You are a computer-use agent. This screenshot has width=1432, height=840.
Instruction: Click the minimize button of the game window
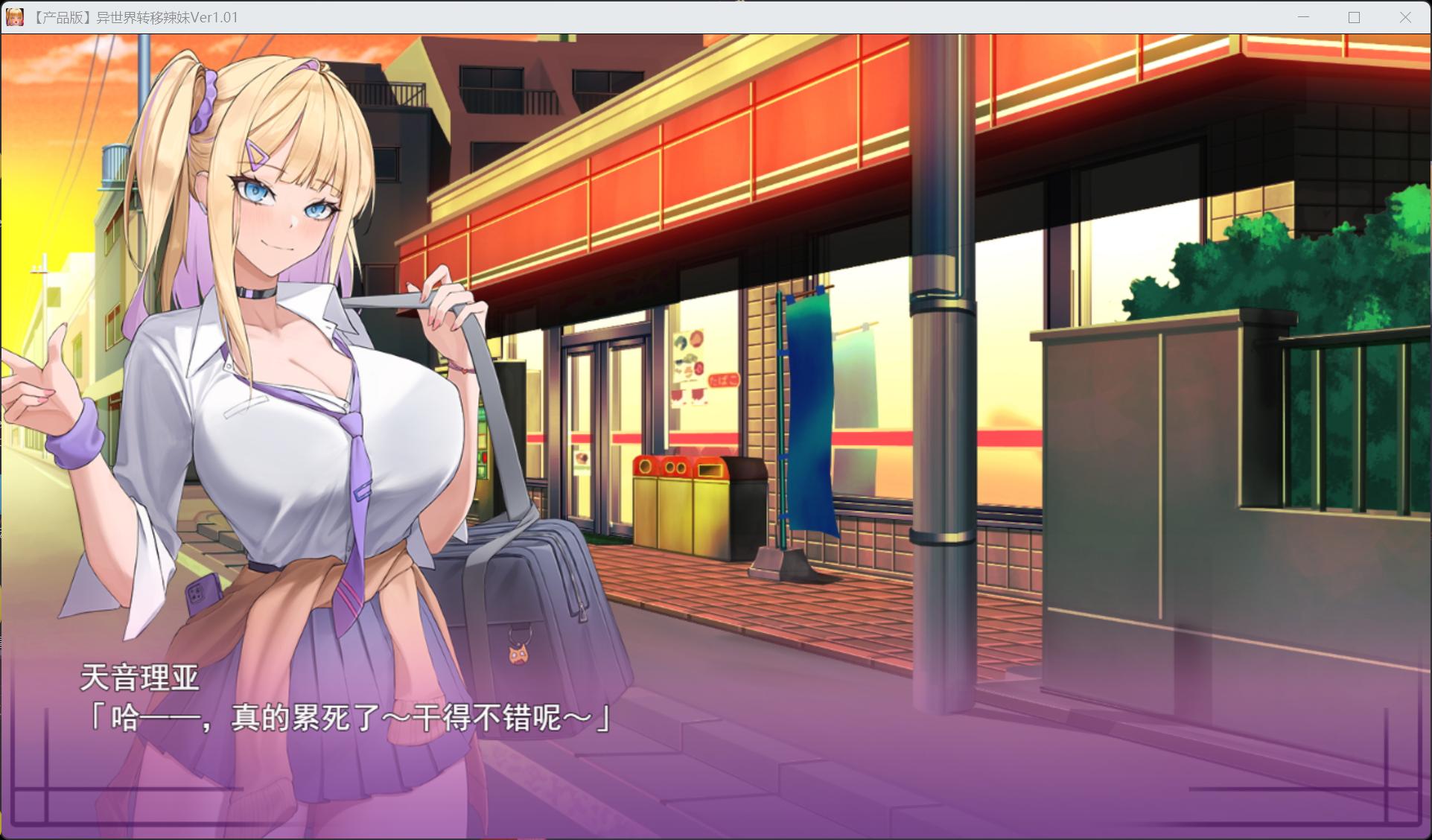point(1302,16)
